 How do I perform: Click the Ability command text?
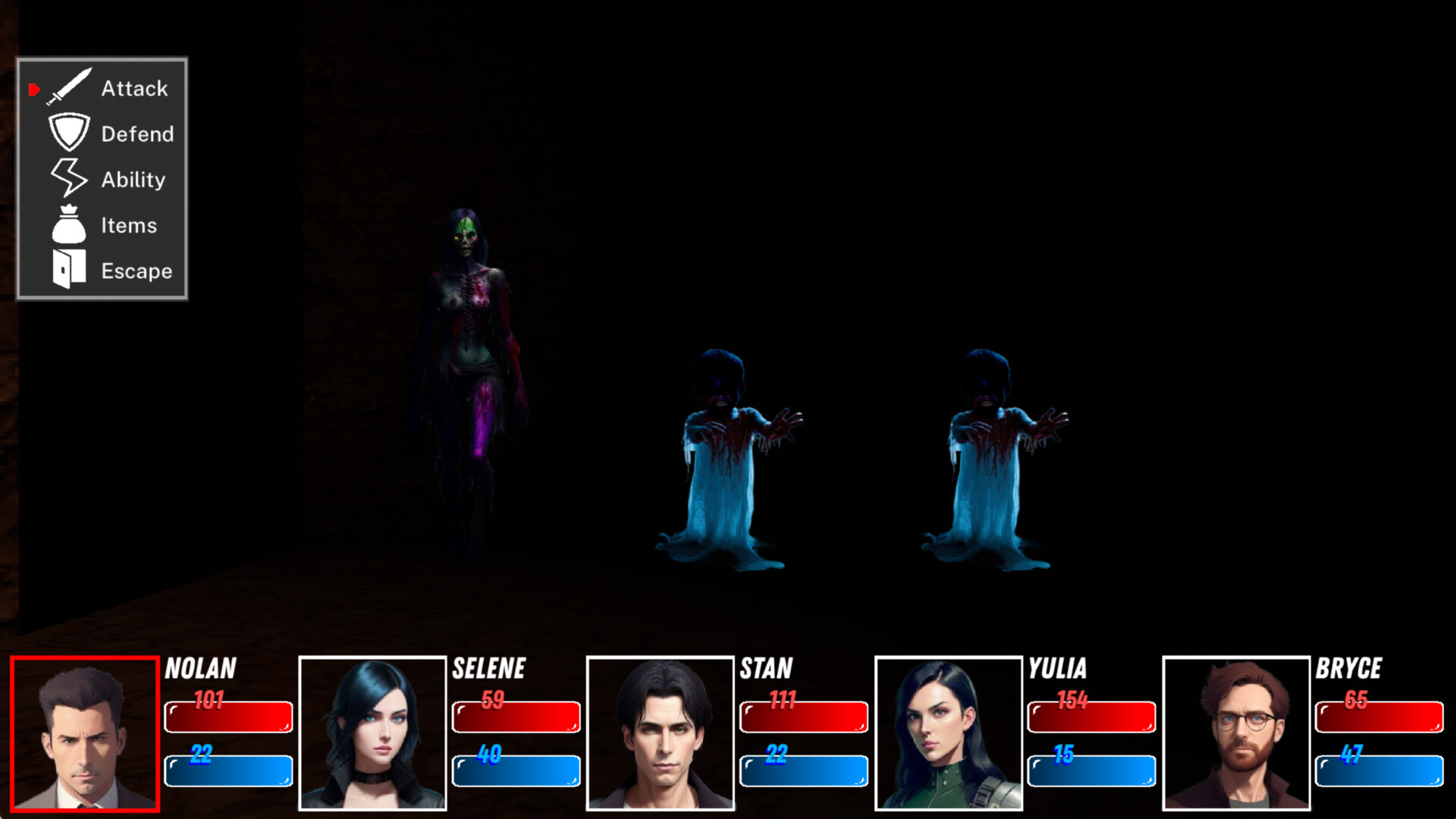tap(133, 180)
